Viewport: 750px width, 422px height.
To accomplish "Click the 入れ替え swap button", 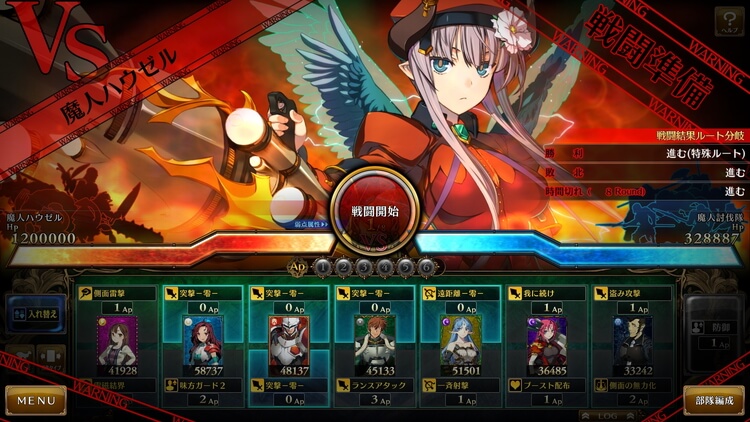I will (36, 313).
